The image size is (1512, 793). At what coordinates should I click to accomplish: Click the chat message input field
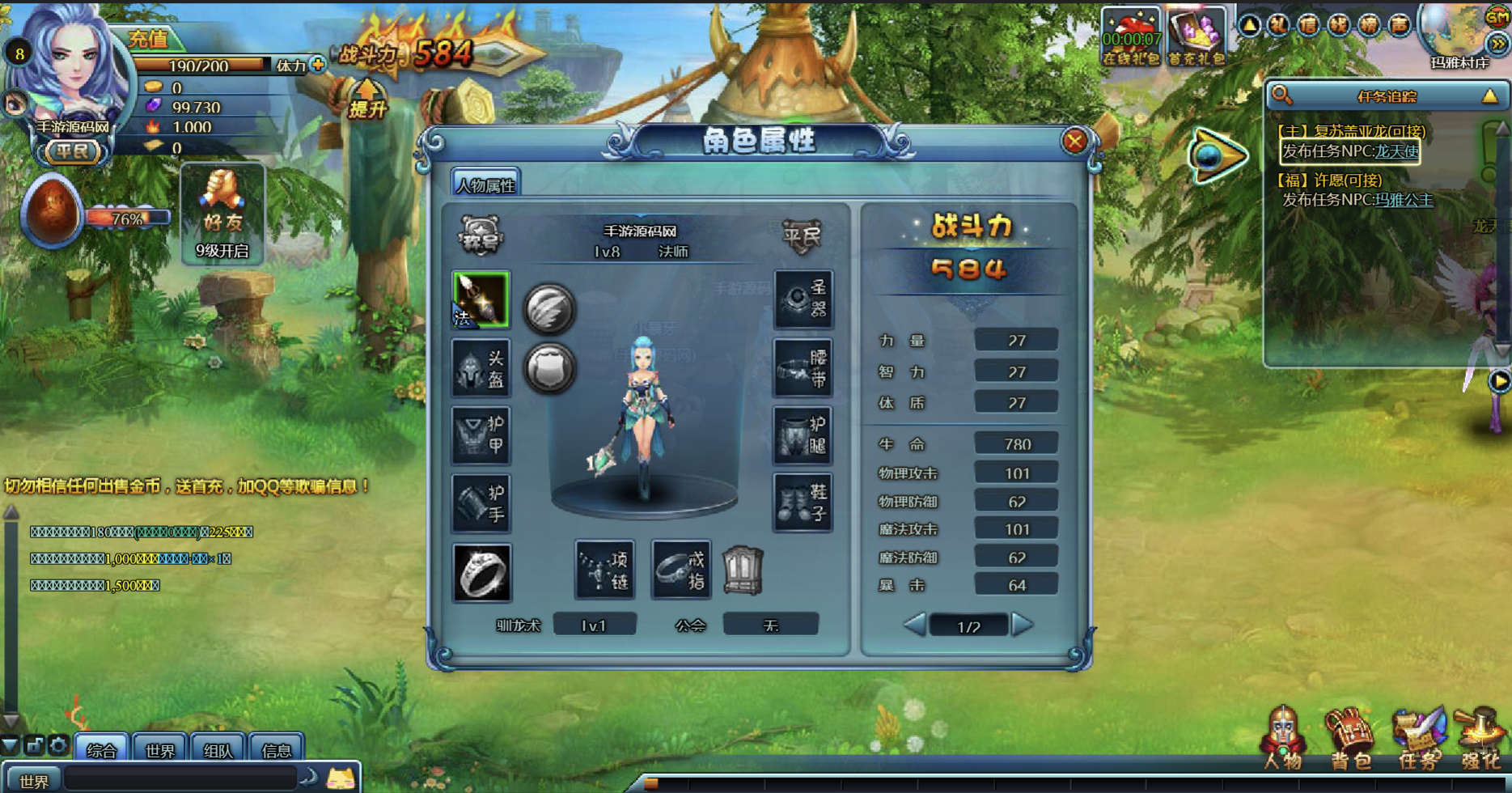tap(180, 779)
